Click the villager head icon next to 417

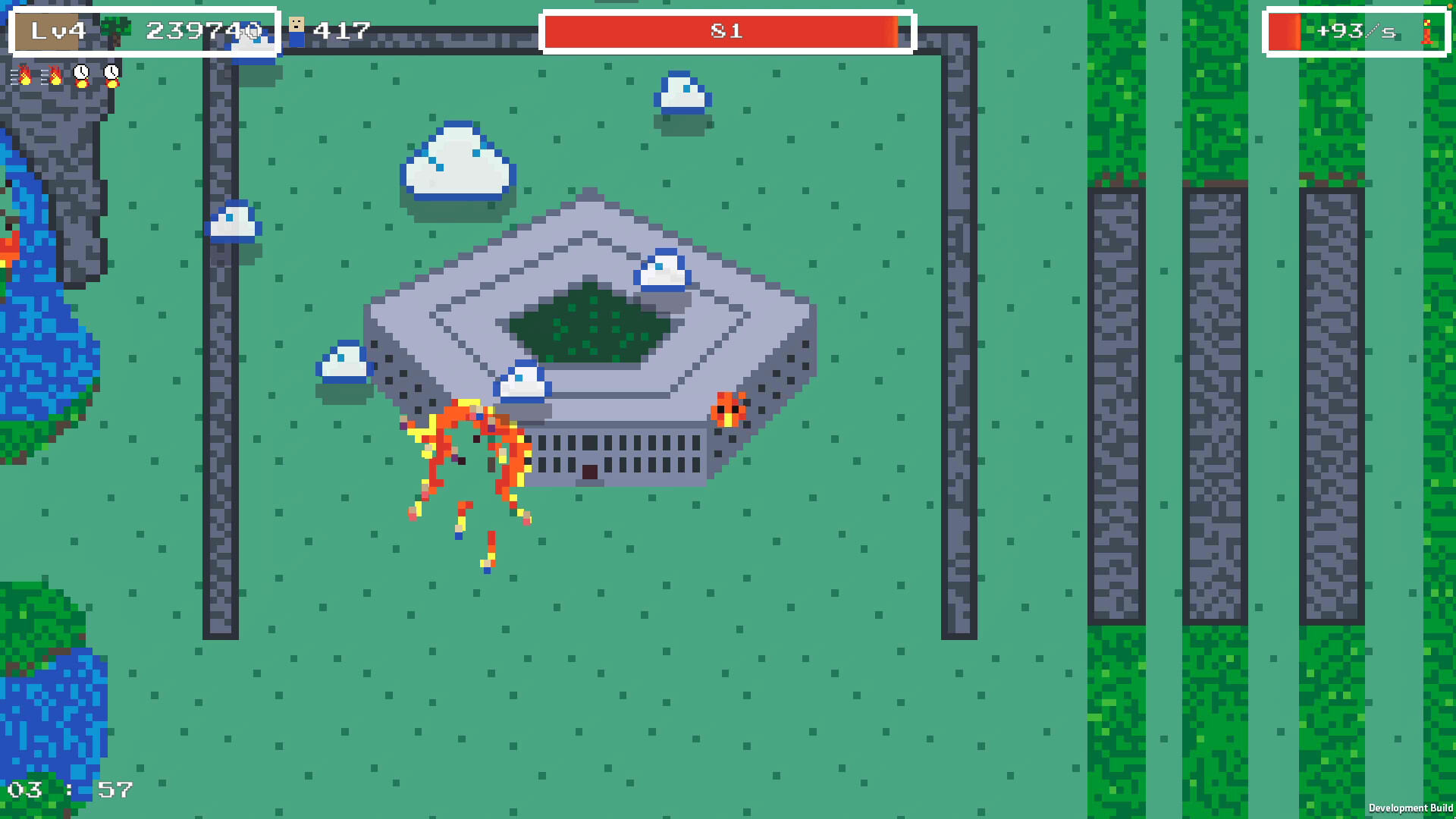[297, 25]
